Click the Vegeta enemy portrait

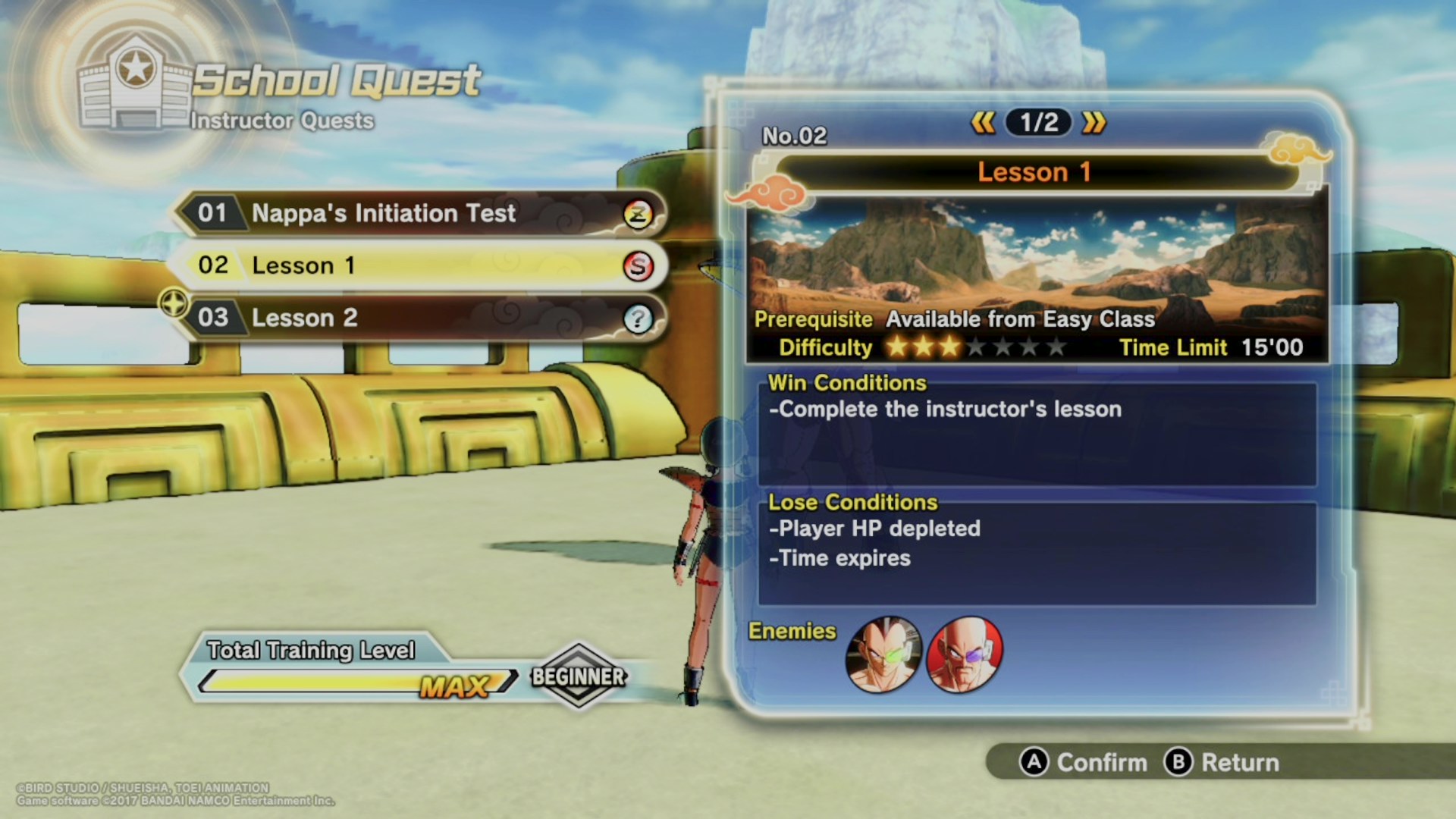[883, 654]
